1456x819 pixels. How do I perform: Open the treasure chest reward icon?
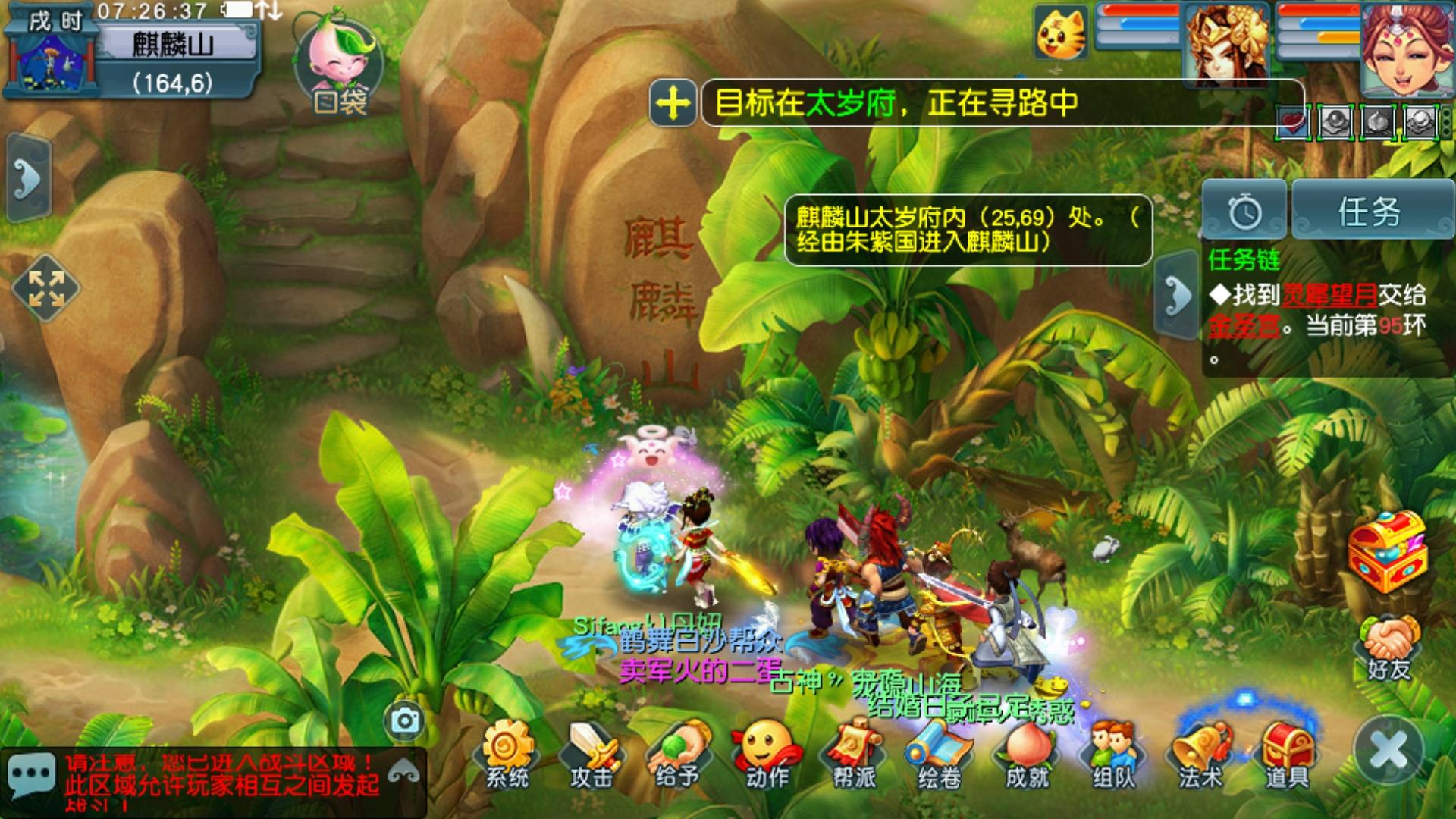1387,551
